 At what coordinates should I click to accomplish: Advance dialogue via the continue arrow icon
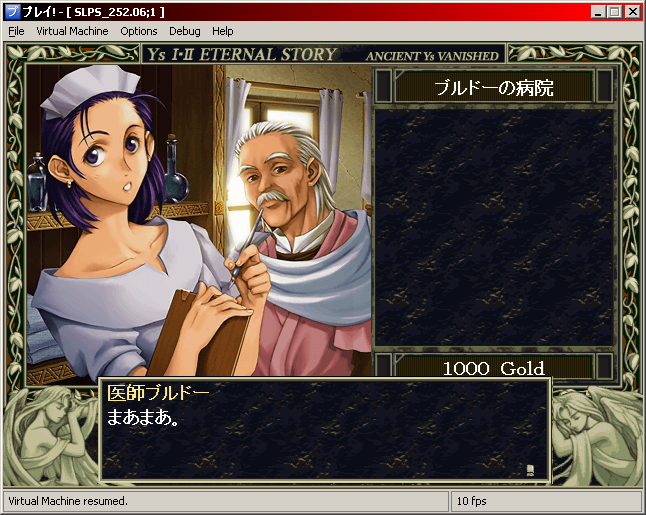click(x=529, y=469)
